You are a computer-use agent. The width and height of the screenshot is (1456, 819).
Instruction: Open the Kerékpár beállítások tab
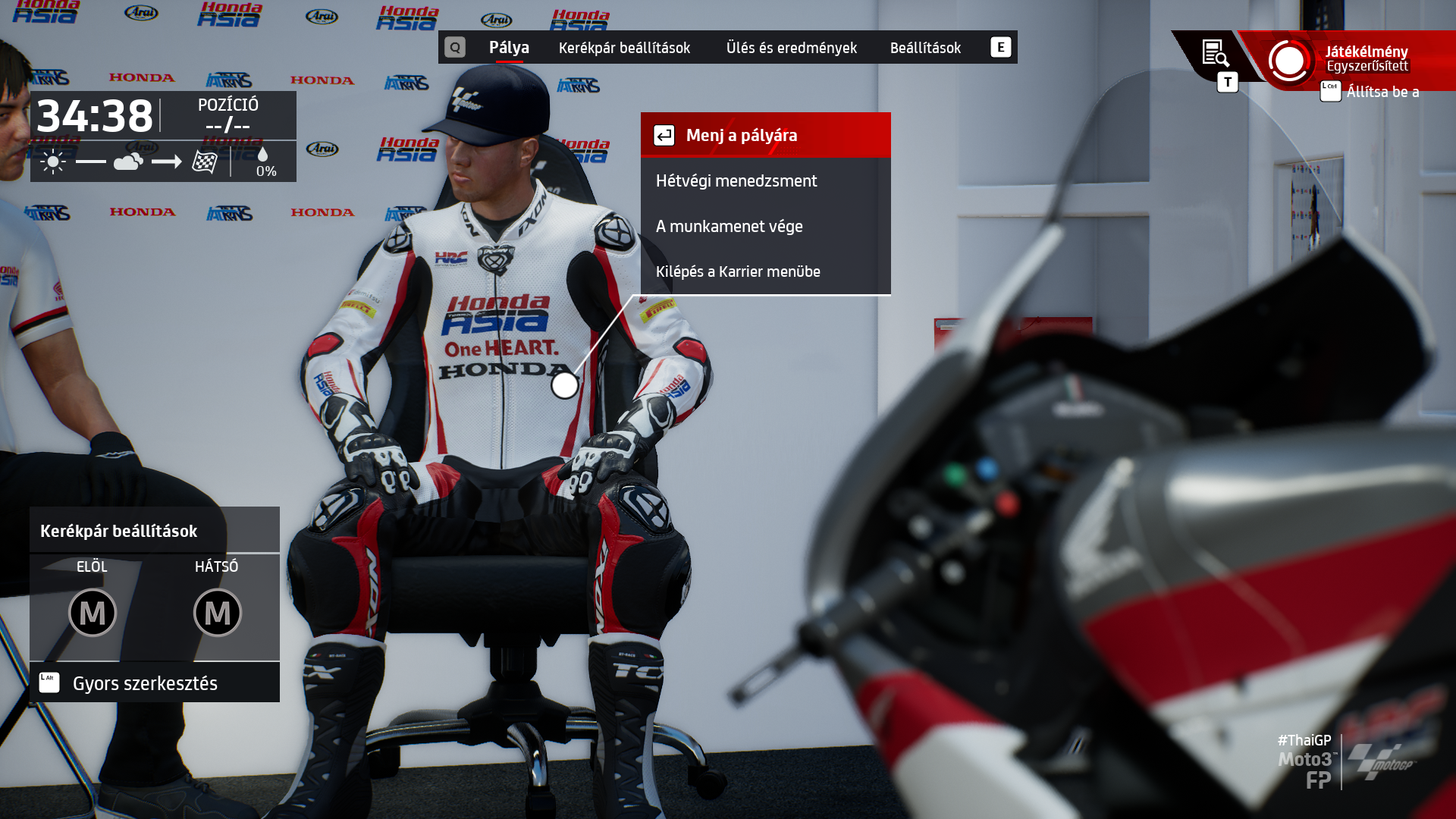(x=624, y=48)
